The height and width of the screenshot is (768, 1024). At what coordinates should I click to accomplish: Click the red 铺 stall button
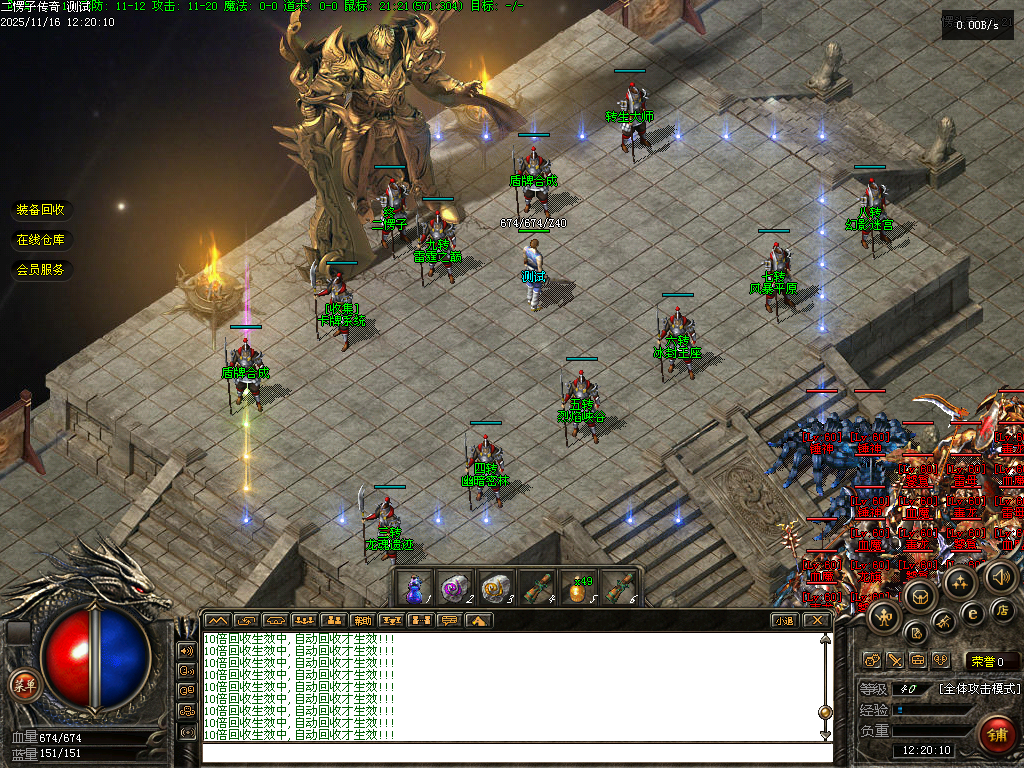(997, 734)
